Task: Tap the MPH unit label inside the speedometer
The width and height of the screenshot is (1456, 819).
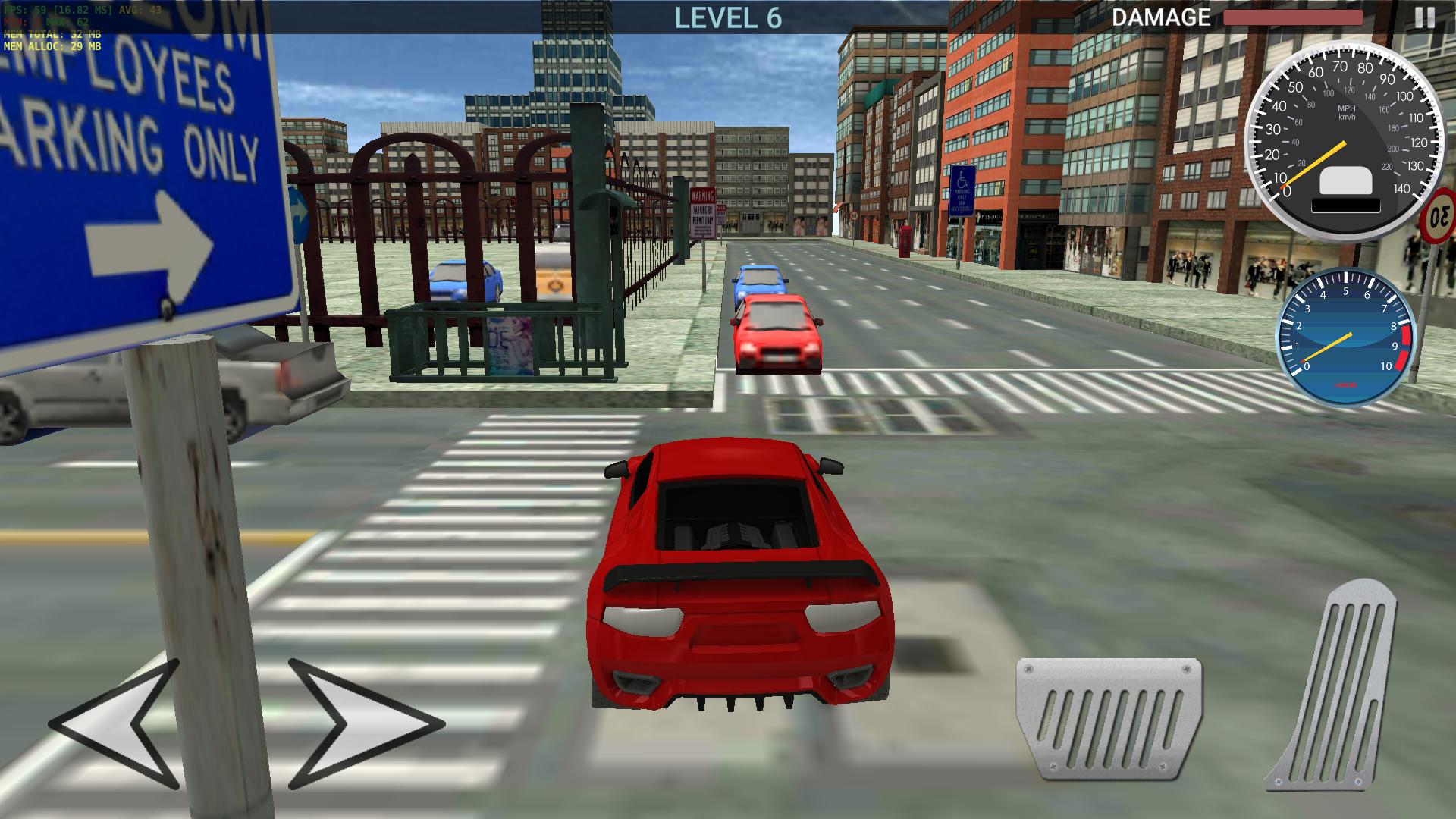Action: 1347,110
